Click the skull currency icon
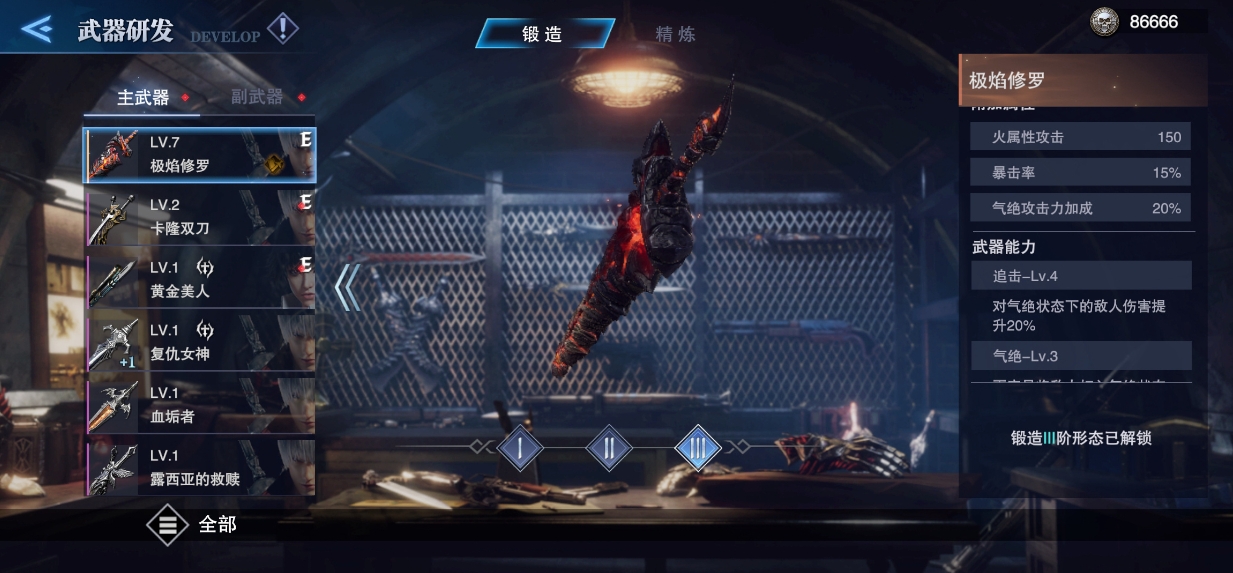This screenshot has height=573, width=1233. (x=1104, y=21)
